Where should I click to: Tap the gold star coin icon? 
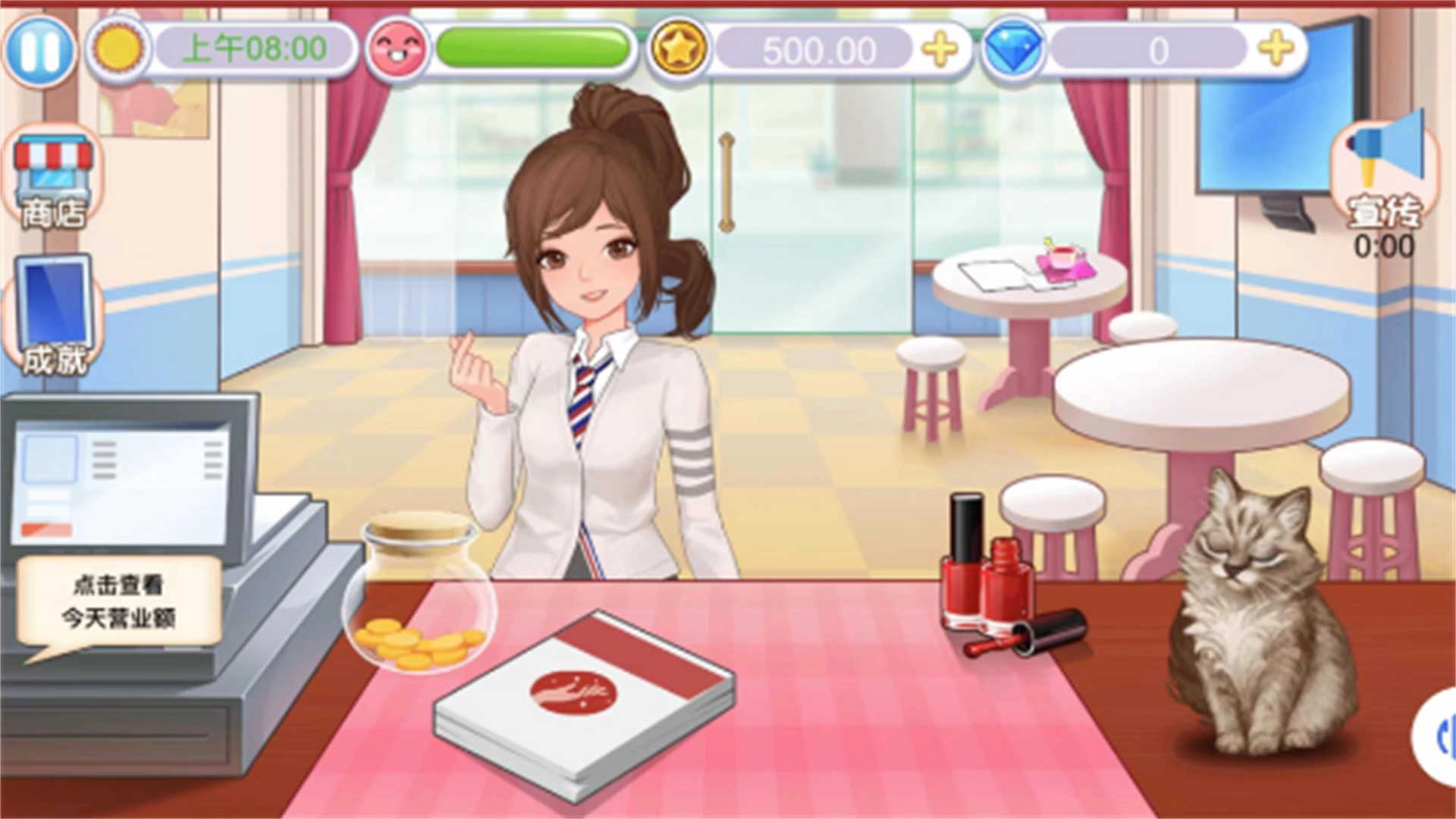pyautogui.click(x=680, y=49)
